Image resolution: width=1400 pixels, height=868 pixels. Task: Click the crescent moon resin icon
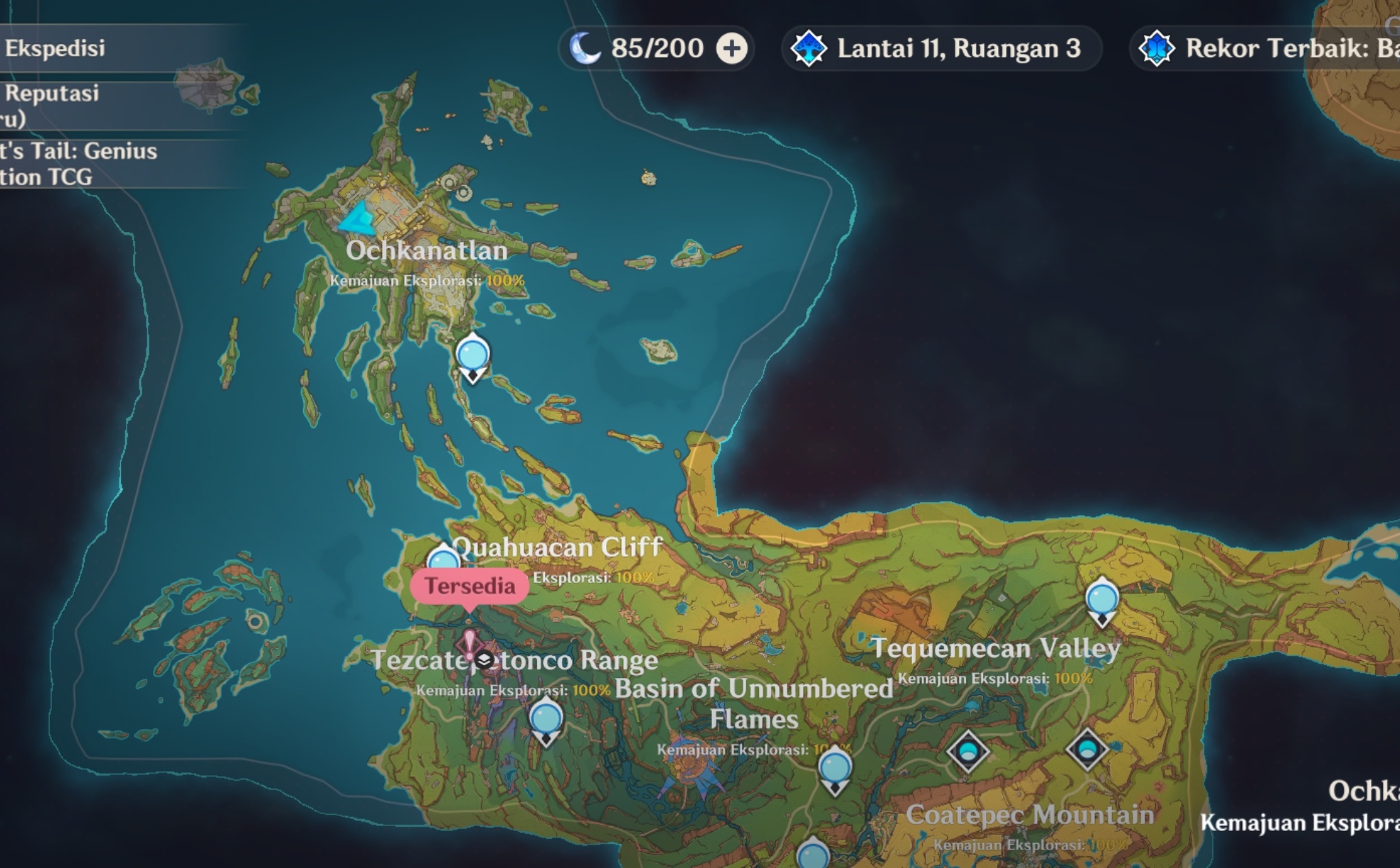(585, 48)
